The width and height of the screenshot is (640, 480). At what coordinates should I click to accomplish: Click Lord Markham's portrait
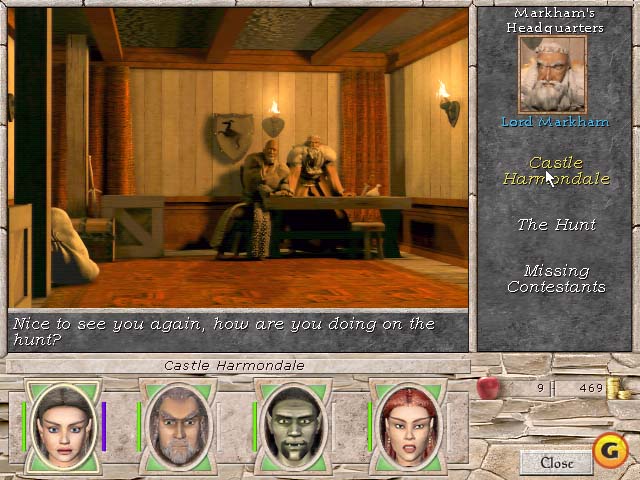pyautogui.click(x=552, y=75)
